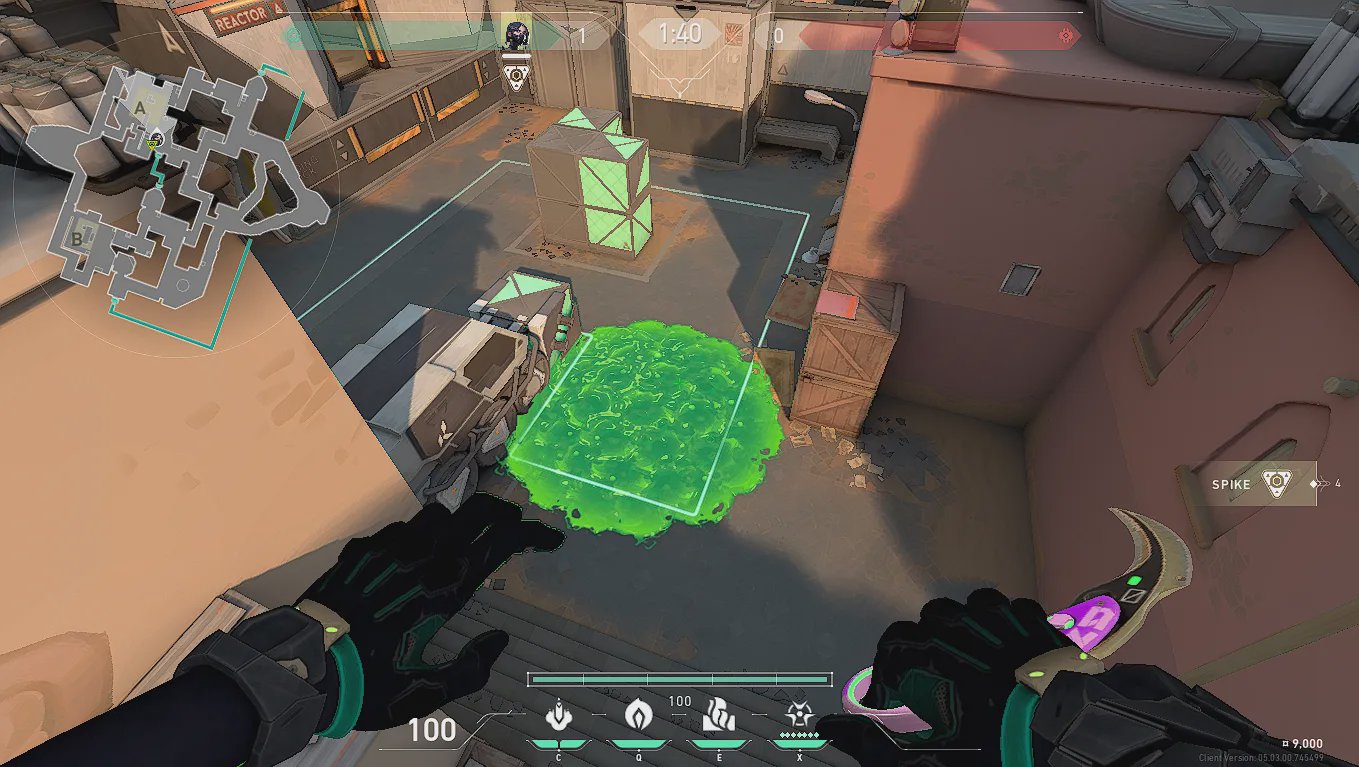Screen dimensions: 1359x767
Task: Click the spike carrier icon below portrait
Action: pyautogui.click(x=517, y=77)
